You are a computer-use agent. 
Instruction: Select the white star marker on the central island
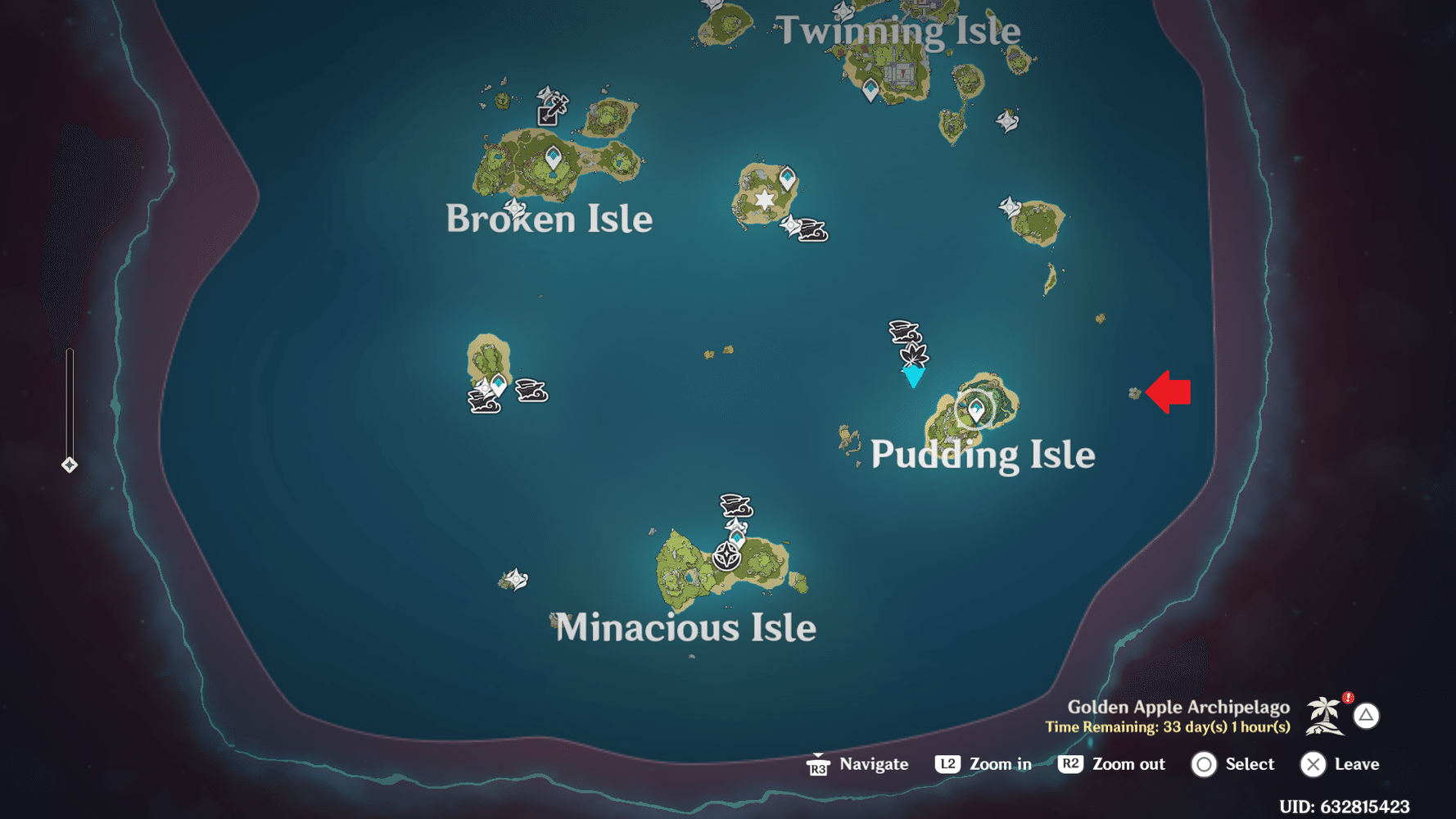point(762,199)
